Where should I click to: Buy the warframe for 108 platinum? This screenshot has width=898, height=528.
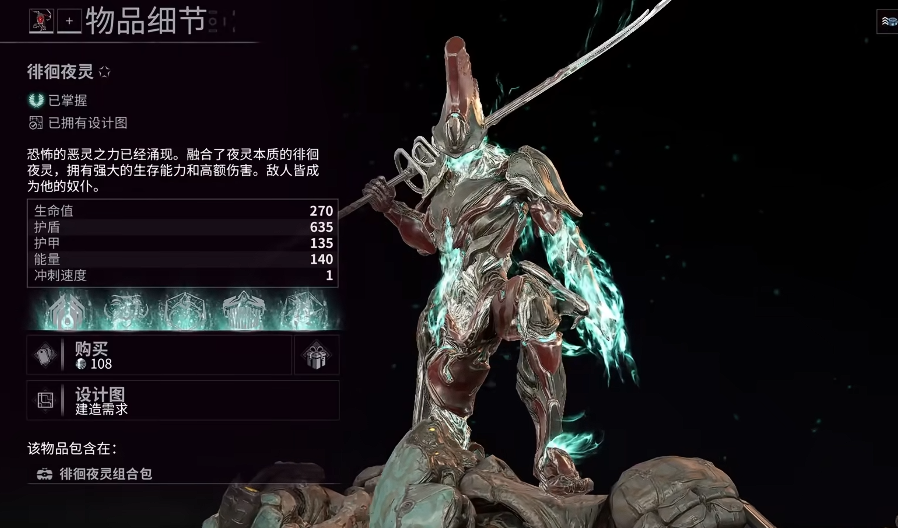pyautogui.click(x=158, y=355)
